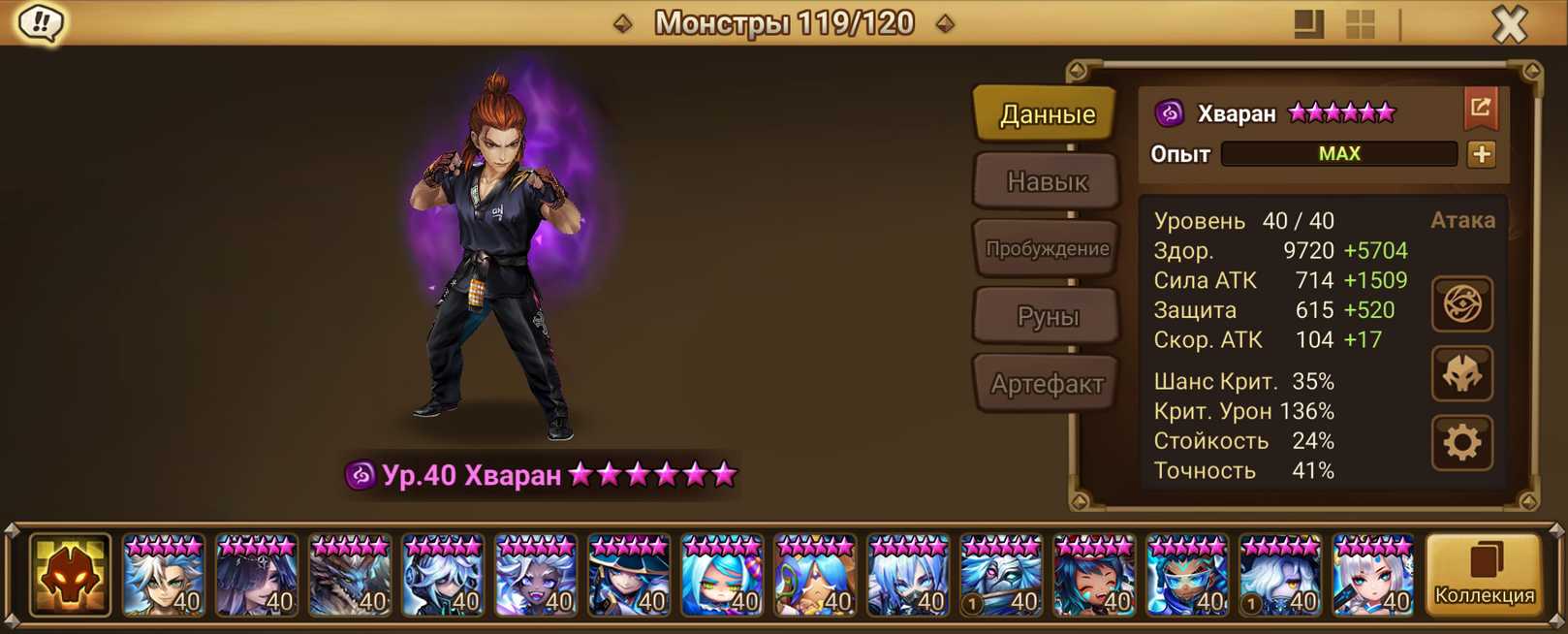The width and height of the screenshot is (1568, 634).
Task: Switch to the grid layout view icon
Action: coord(1361,24)
